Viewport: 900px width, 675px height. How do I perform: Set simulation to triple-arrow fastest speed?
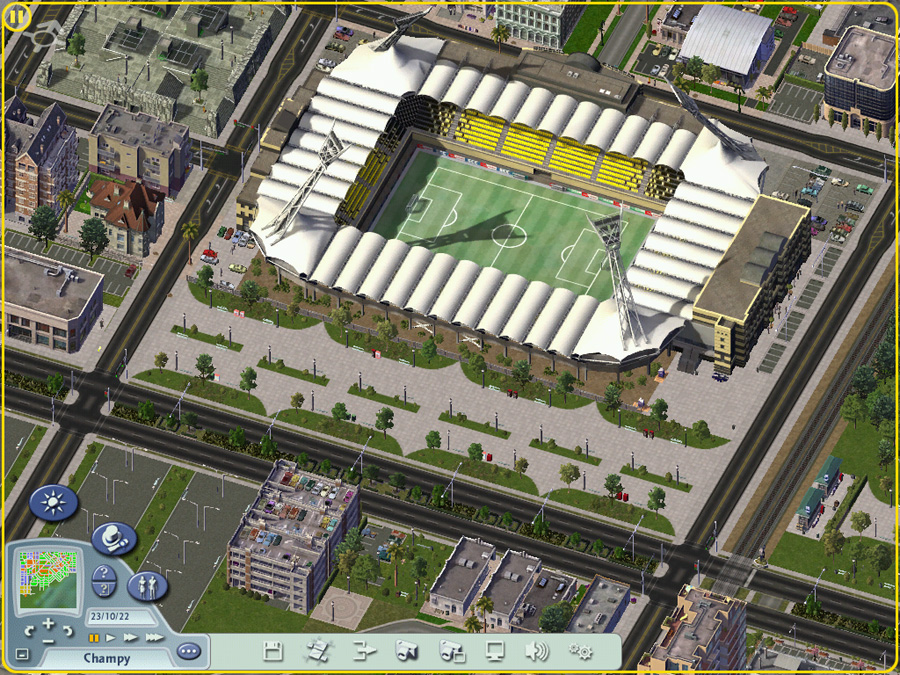pyautogui.click(x=153, y=636)
